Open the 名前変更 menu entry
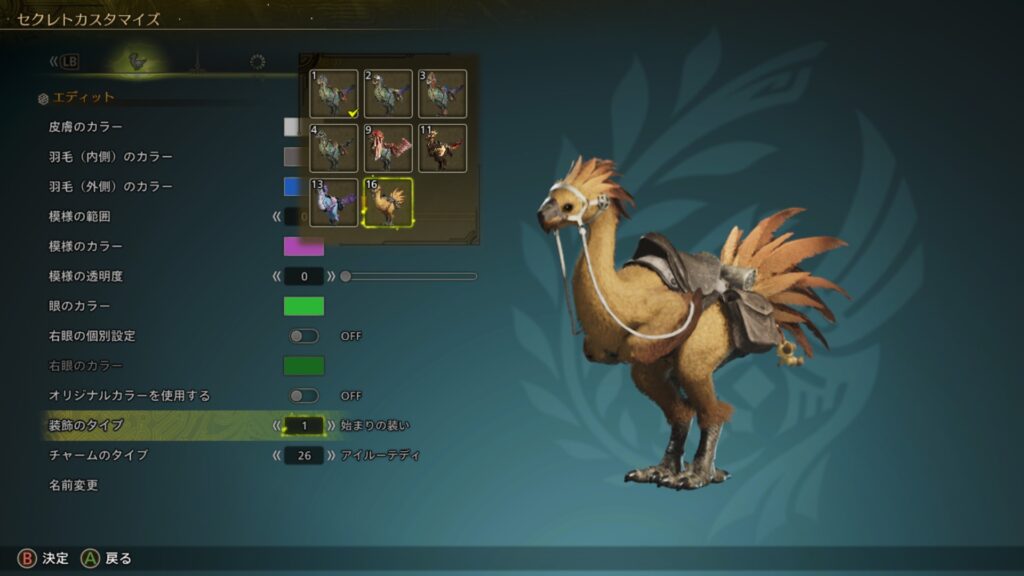Image resolution: width=1024 pixels, height=576 pixels. click(x=73, y=486)
